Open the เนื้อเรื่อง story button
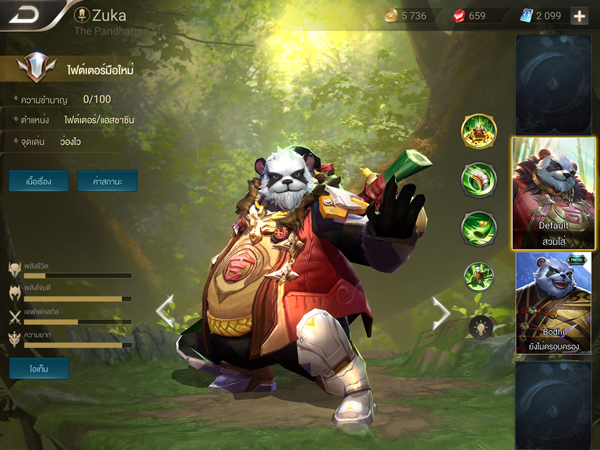 click(38, 182)
